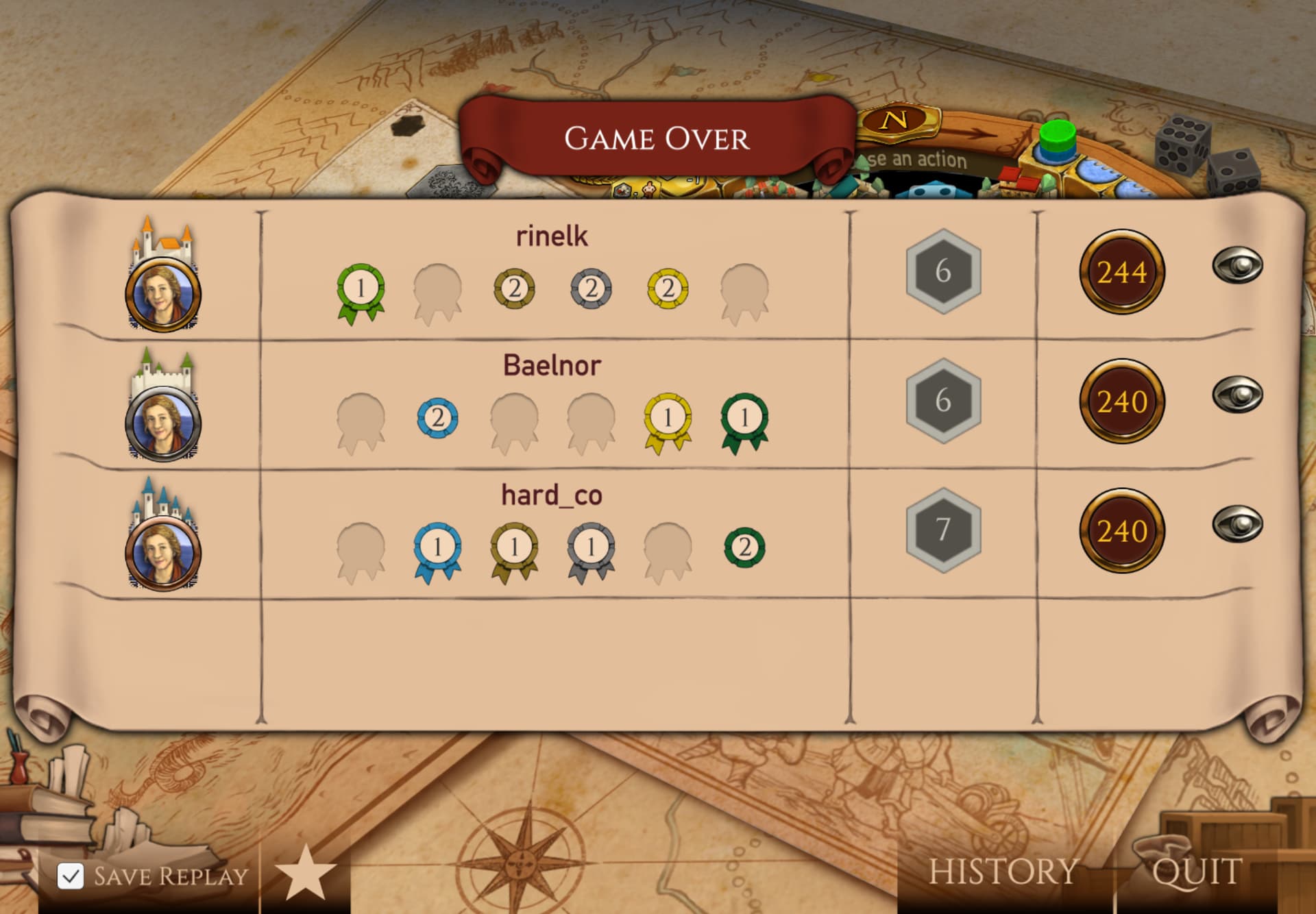View rinelk's board with the eye icon
1316x914 pixels.
click(x=1237, y=265)
